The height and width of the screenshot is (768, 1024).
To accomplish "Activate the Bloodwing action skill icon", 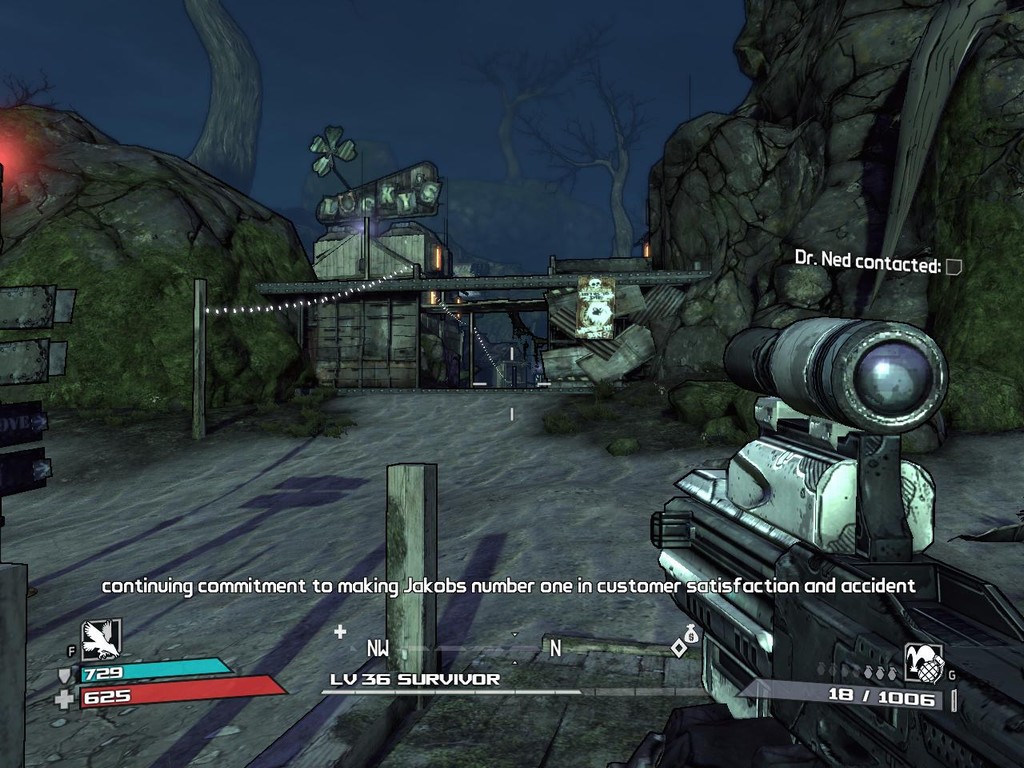I will pos(100,639).
